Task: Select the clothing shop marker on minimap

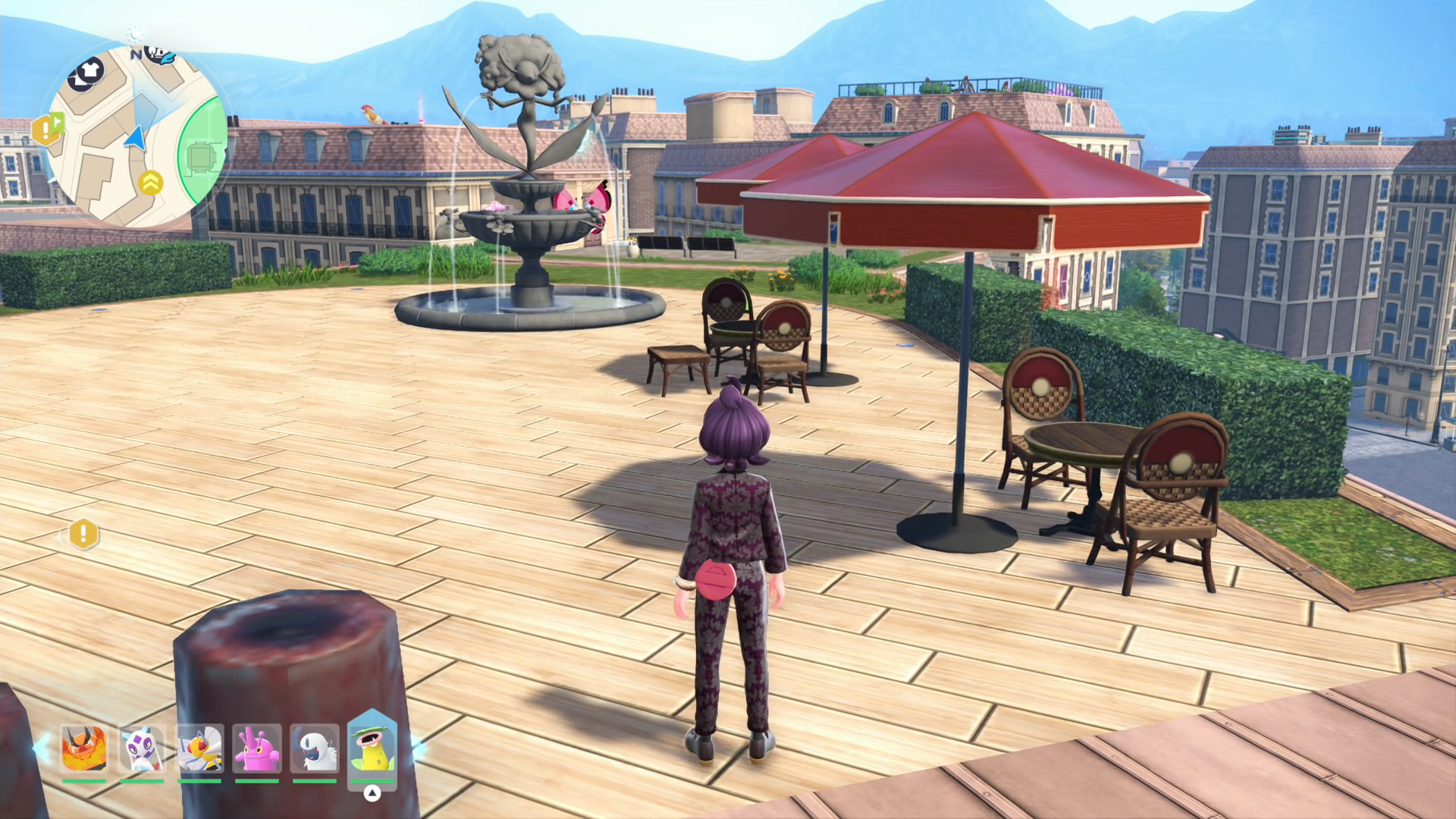Action: [85, 74]
